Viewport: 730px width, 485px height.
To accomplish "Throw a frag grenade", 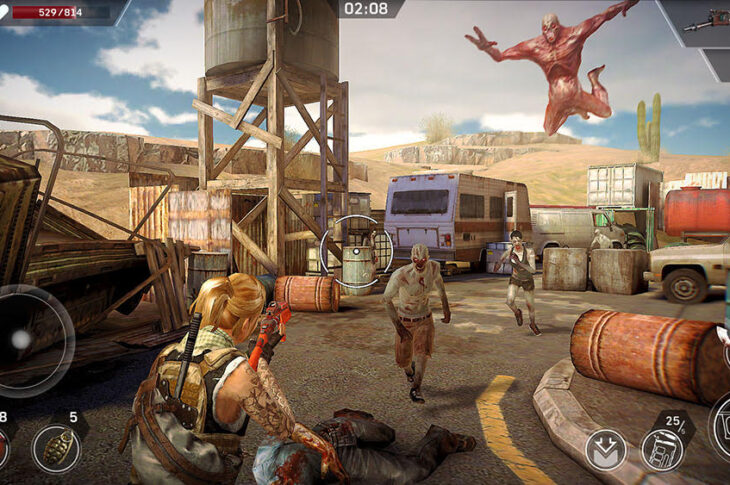I will (56, 448).
